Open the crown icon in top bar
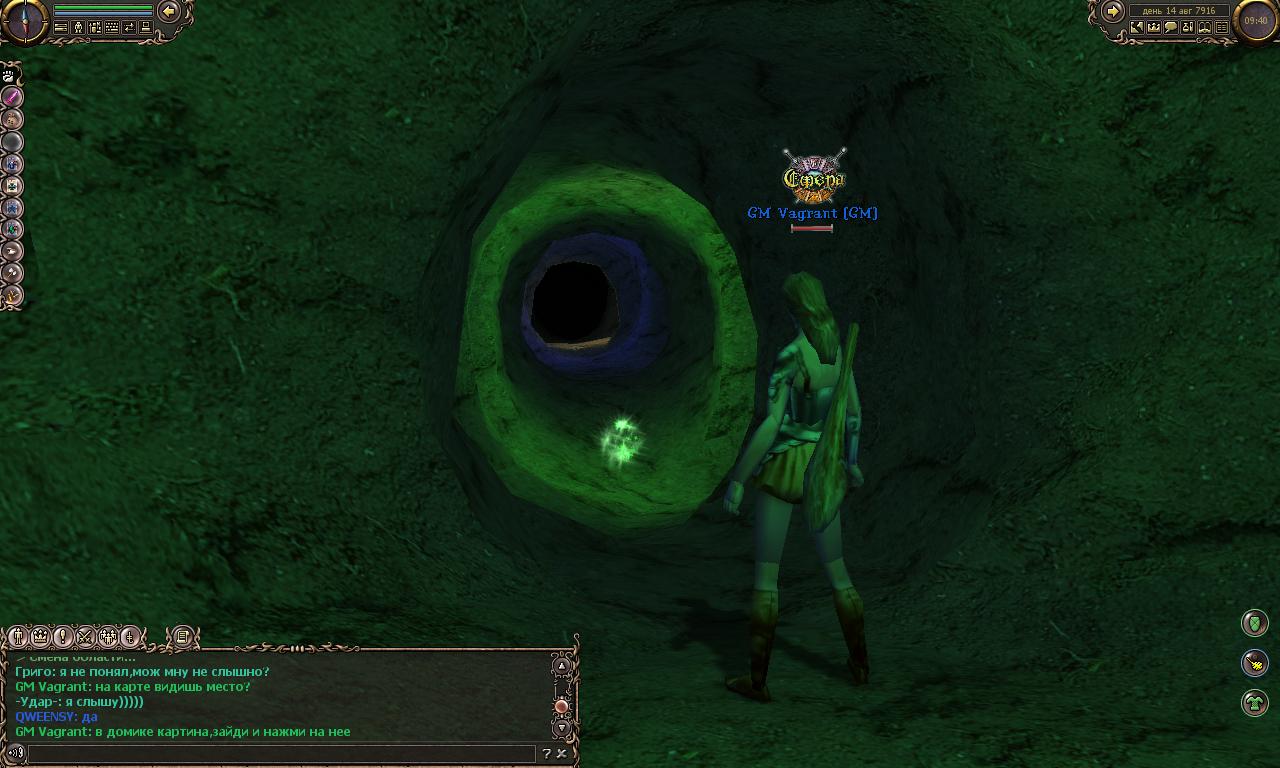Viewport: 1280px width, 768px height. pyautogui.click(x=1154, y=28)
